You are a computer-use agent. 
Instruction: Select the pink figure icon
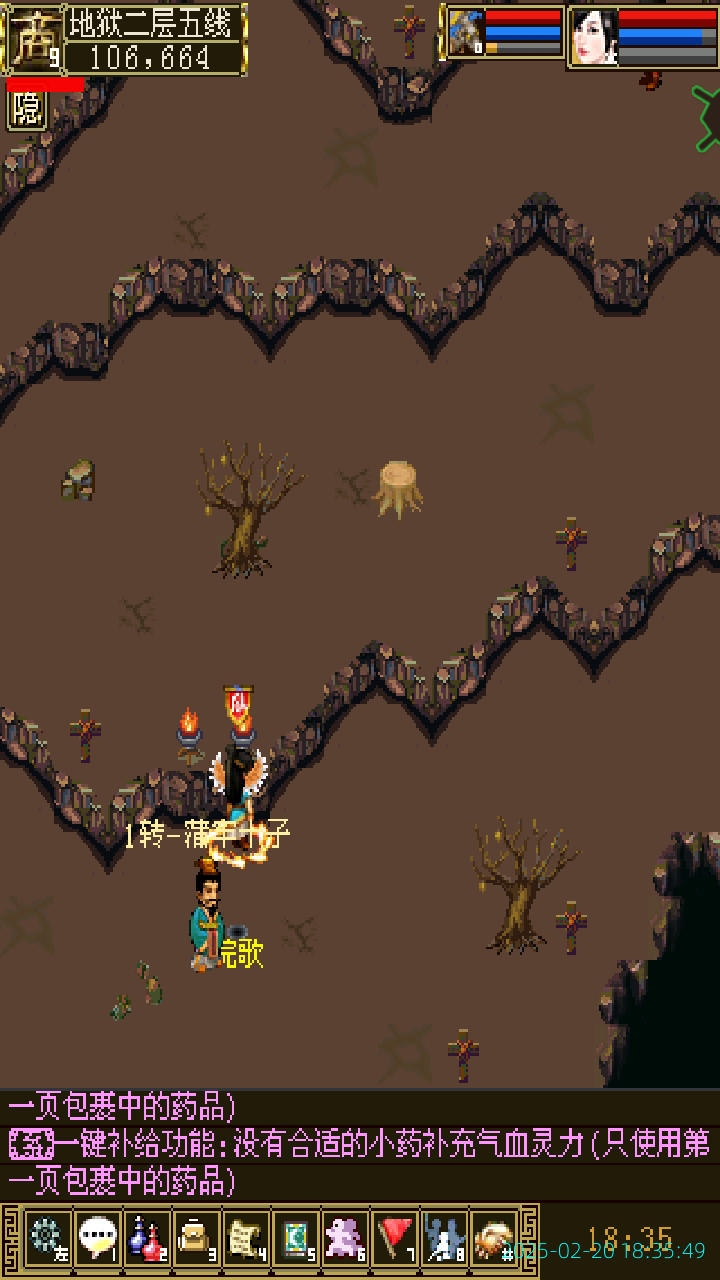[345, 1238]
